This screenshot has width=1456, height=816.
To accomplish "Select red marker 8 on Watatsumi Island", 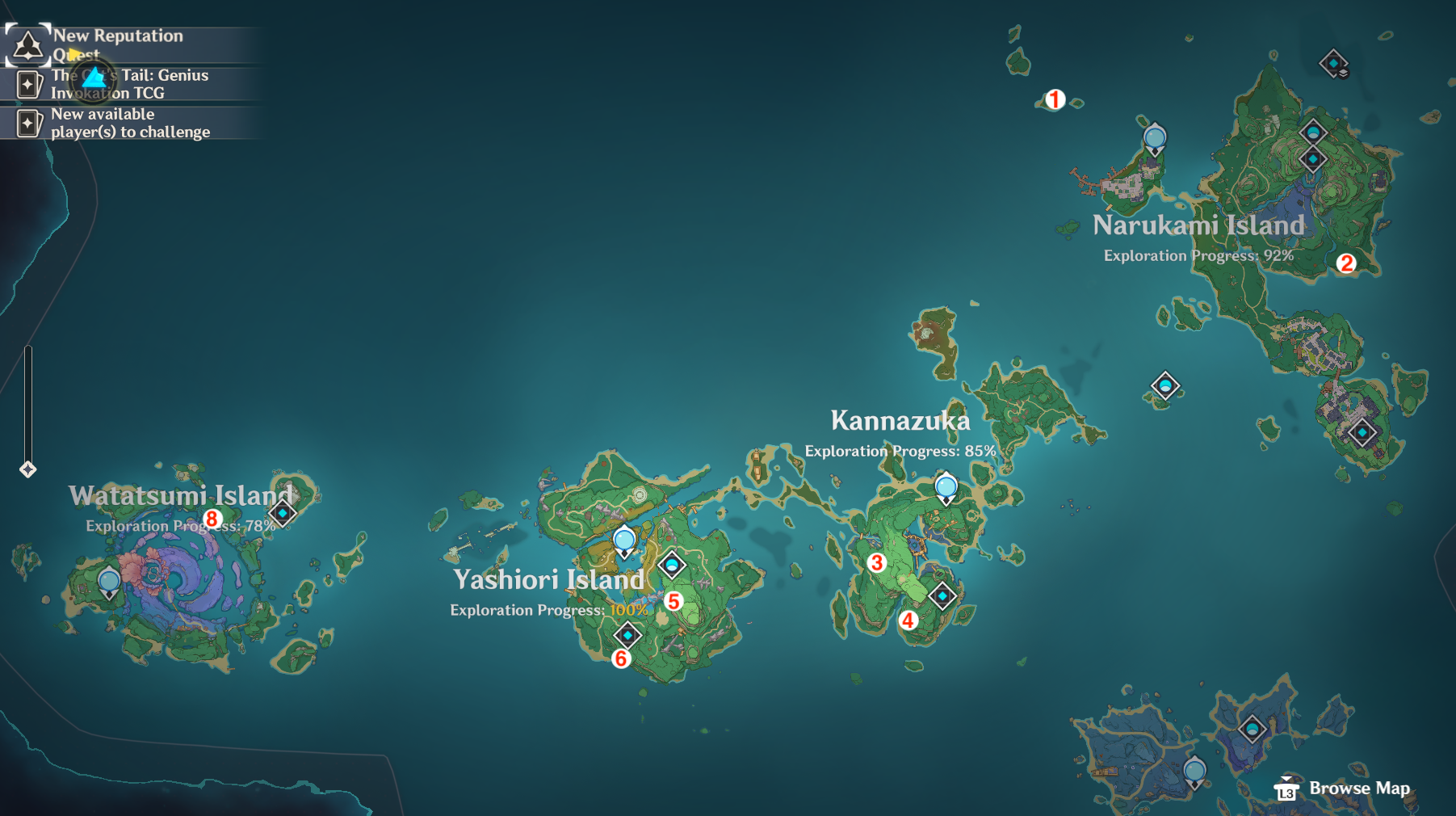I will point(212,518).
